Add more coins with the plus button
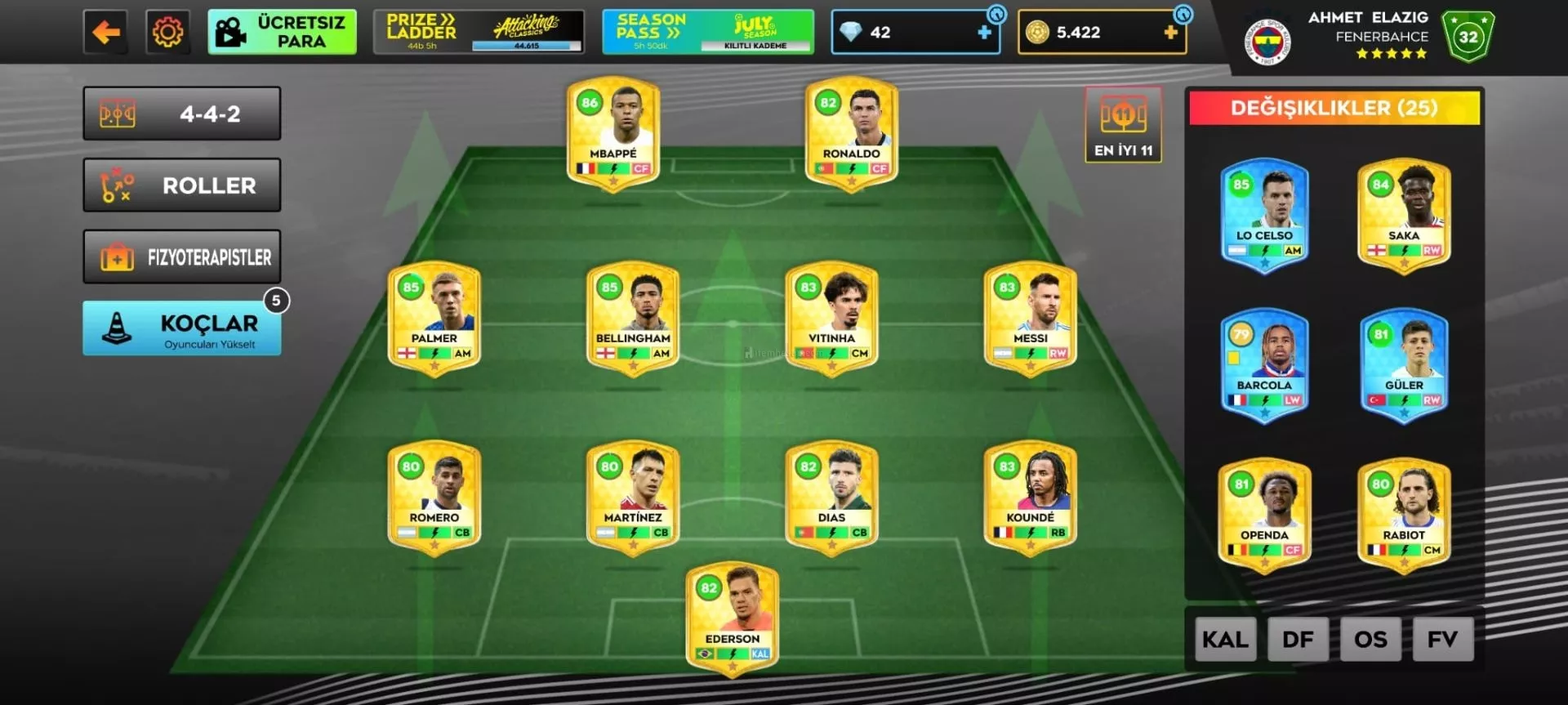Viewport: 1568px width, 705px height. 1170,33
